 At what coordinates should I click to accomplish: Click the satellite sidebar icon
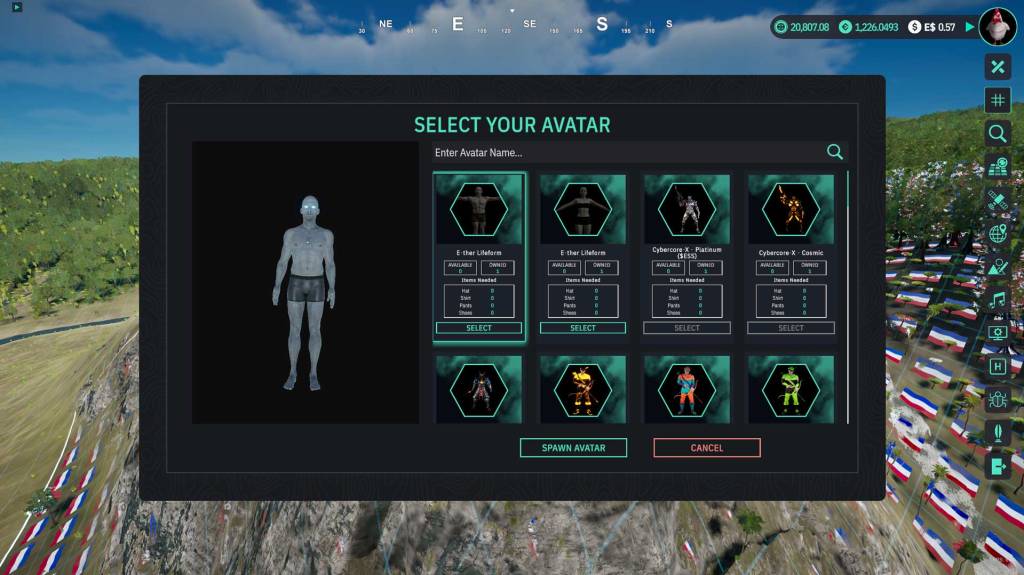click(997, 200)
